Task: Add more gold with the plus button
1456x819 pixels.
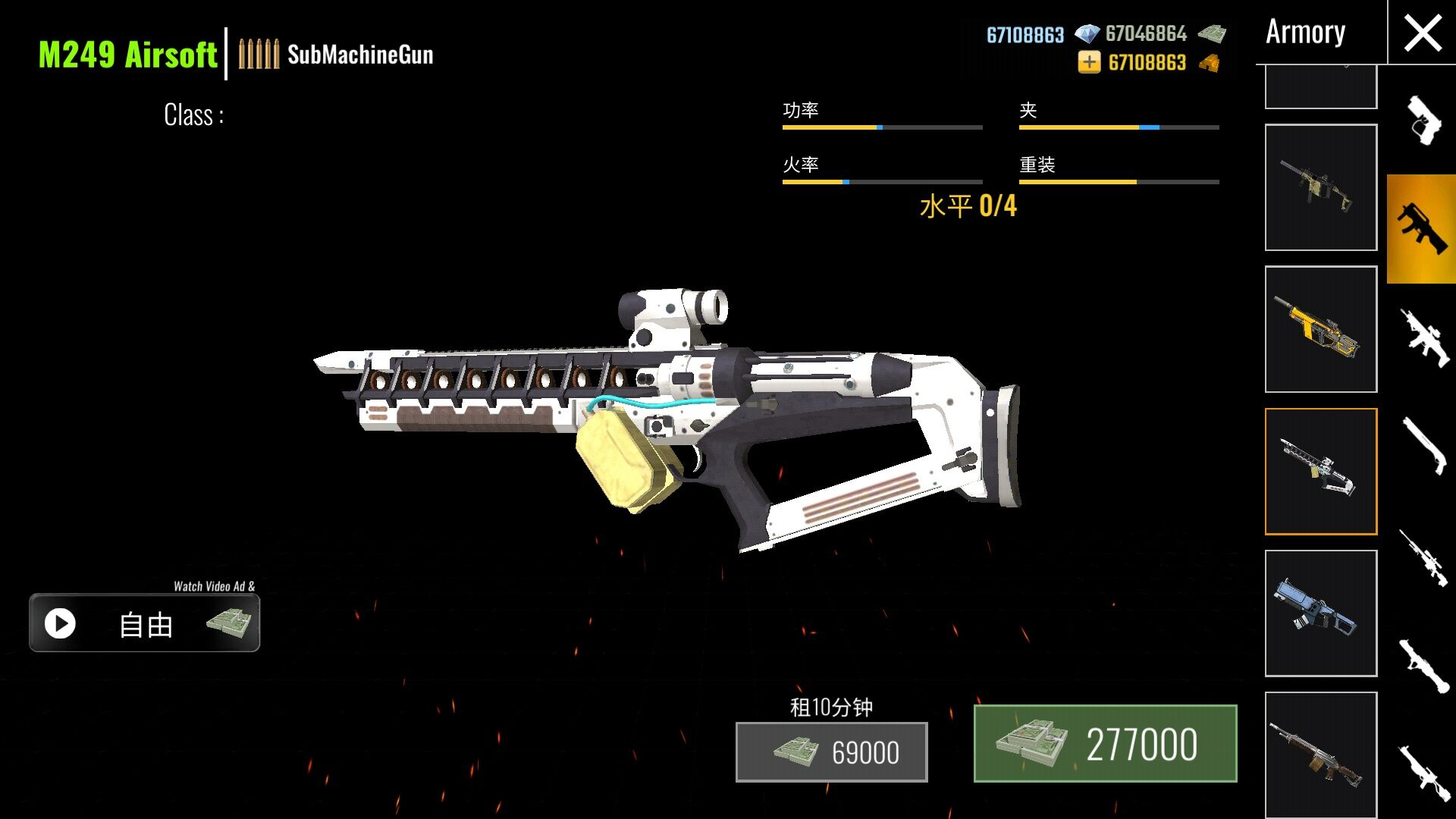Action: click(x=1089, y=62)
